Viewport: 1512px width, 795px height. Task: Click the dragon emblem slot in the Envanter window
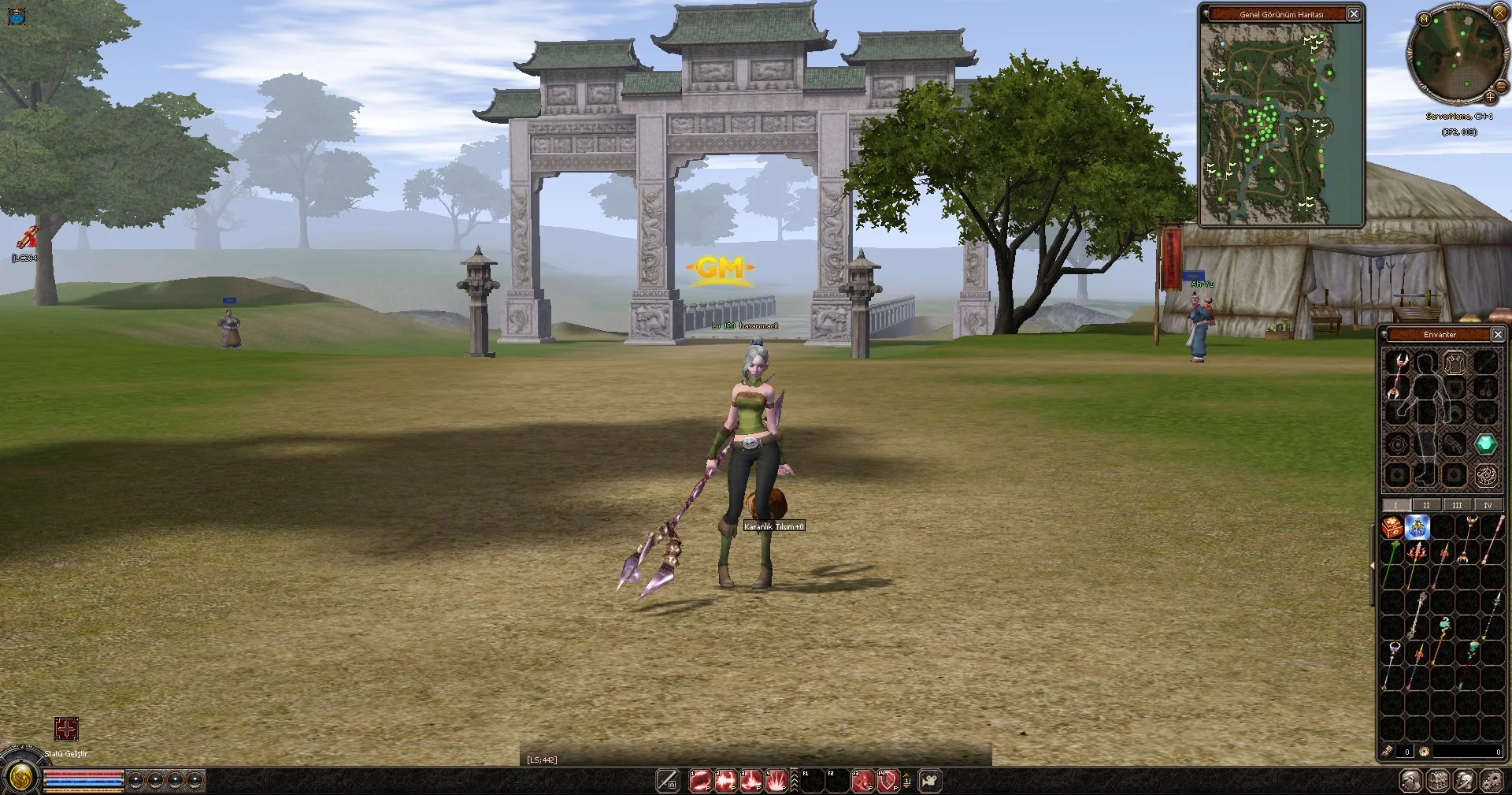tap(1487, 474)
